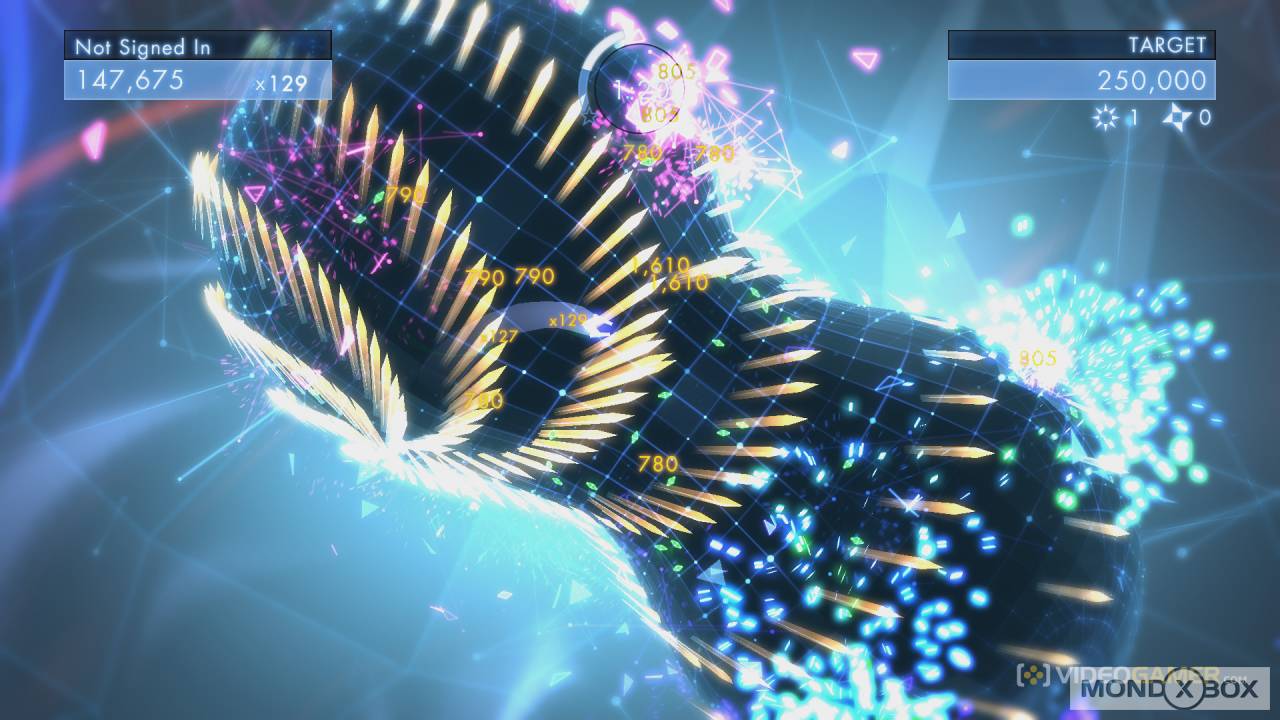Viewport: 1280px width, 720px height.
Task: Select the supernova bomb icon near TARGET
Action: pos(1106,117)
